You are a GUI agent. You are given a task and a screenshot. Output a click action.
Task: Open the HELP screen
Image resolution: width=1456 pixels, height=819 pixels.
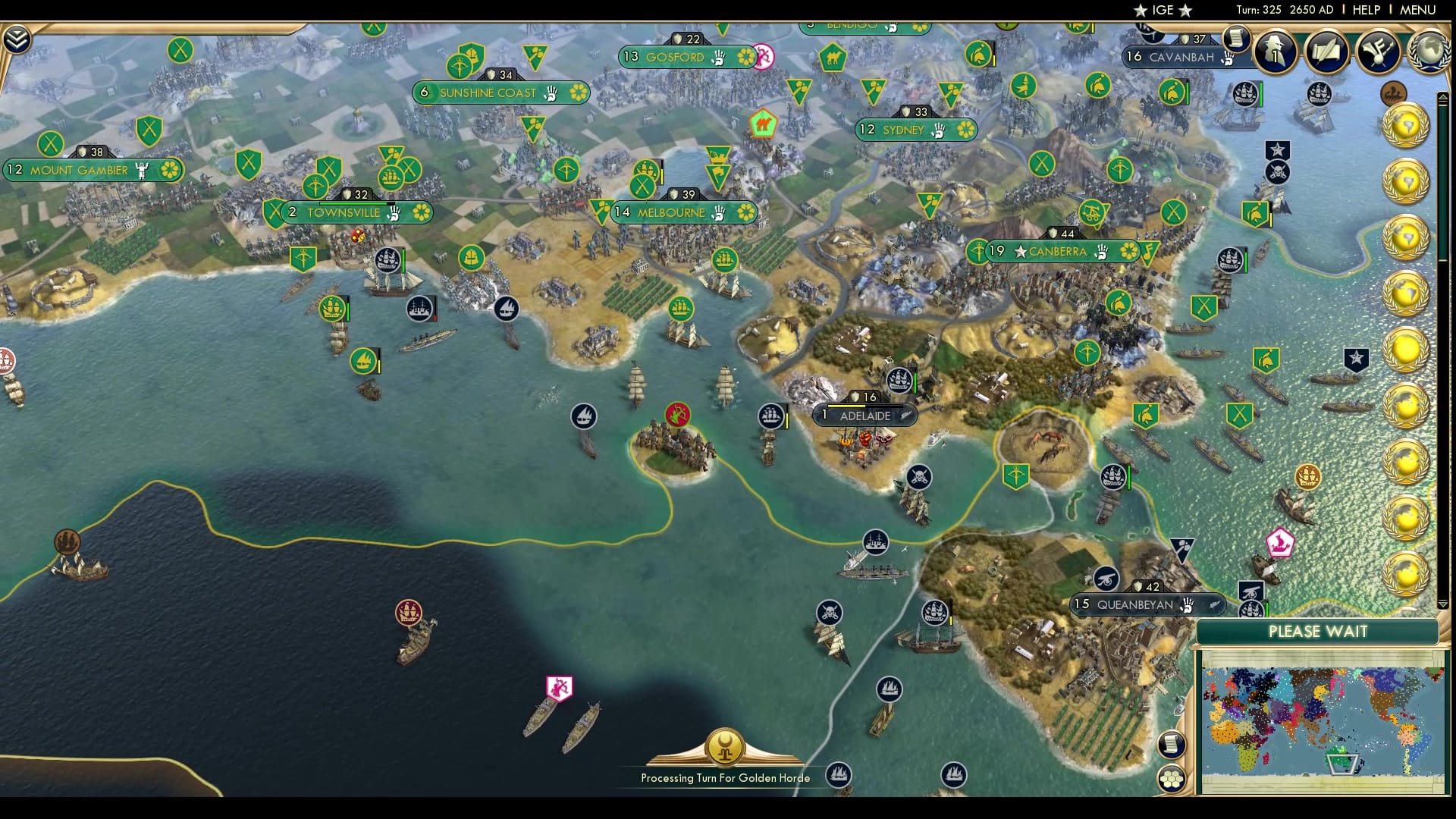pyautogui.click(x=1365, y=10)
